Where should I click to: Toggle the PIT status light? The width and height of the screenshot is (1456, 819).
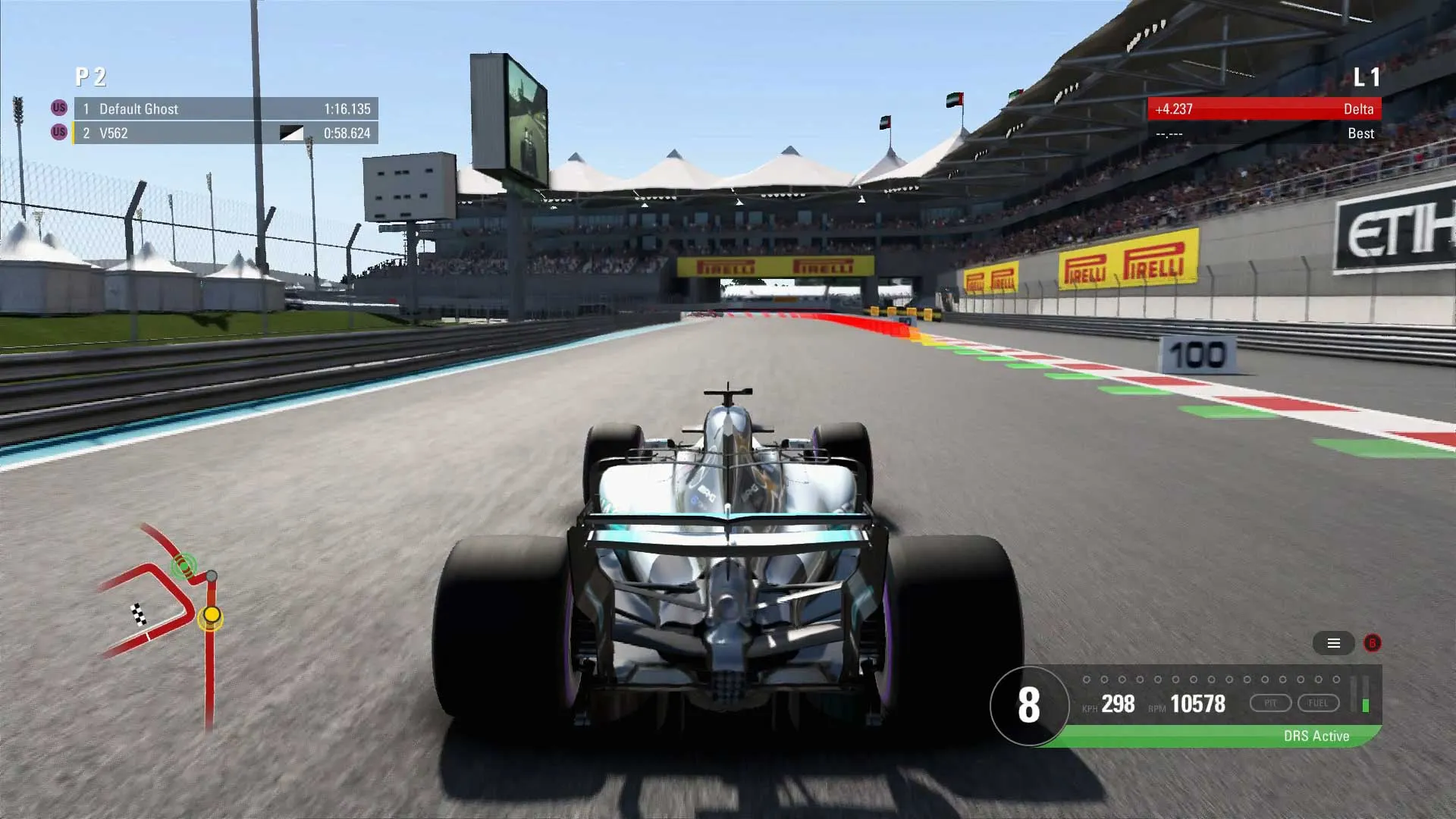click(x=1271, y=703)
